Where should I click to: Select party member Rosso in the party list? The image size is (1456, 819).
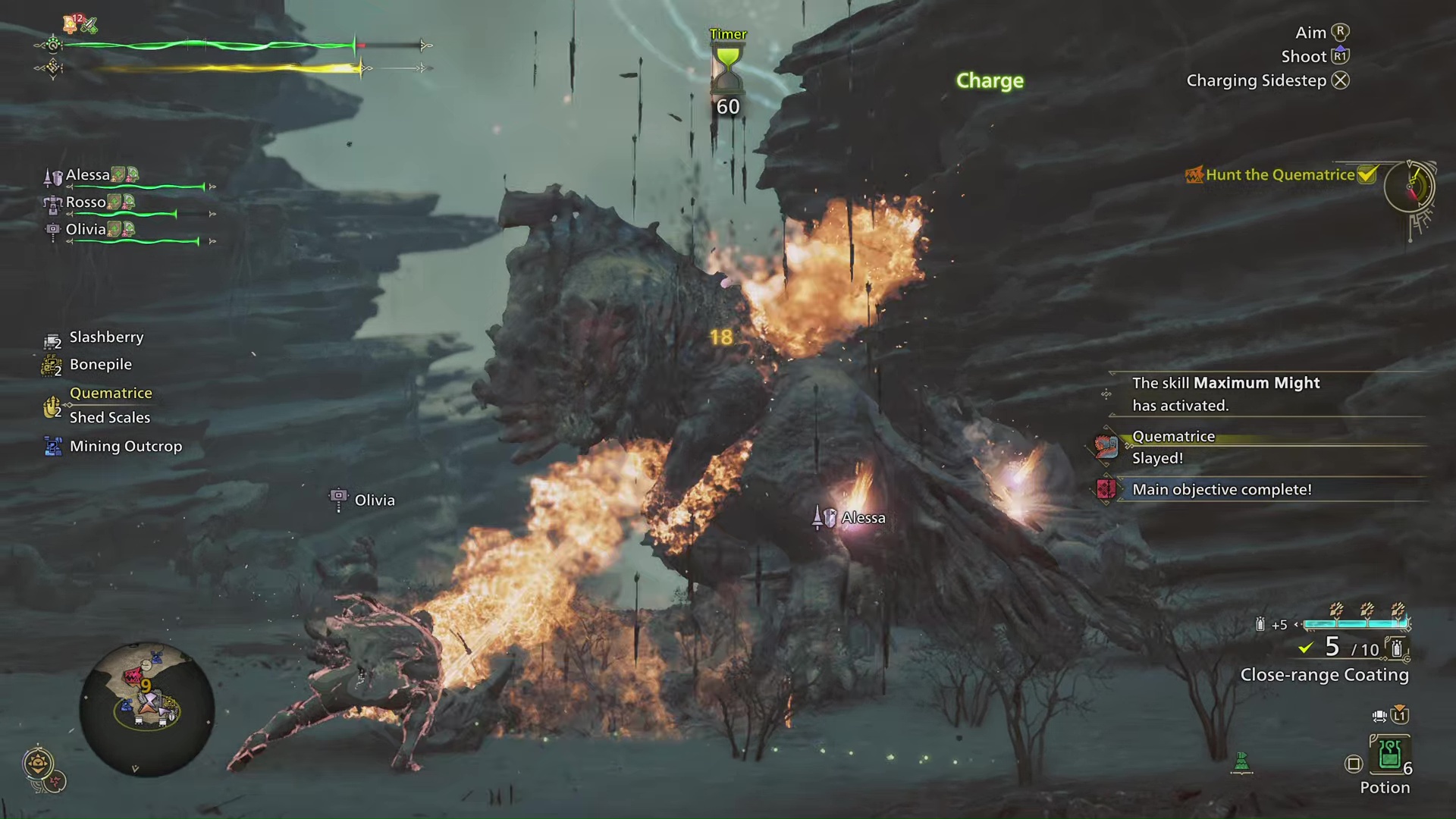click(x=86, y=202)
